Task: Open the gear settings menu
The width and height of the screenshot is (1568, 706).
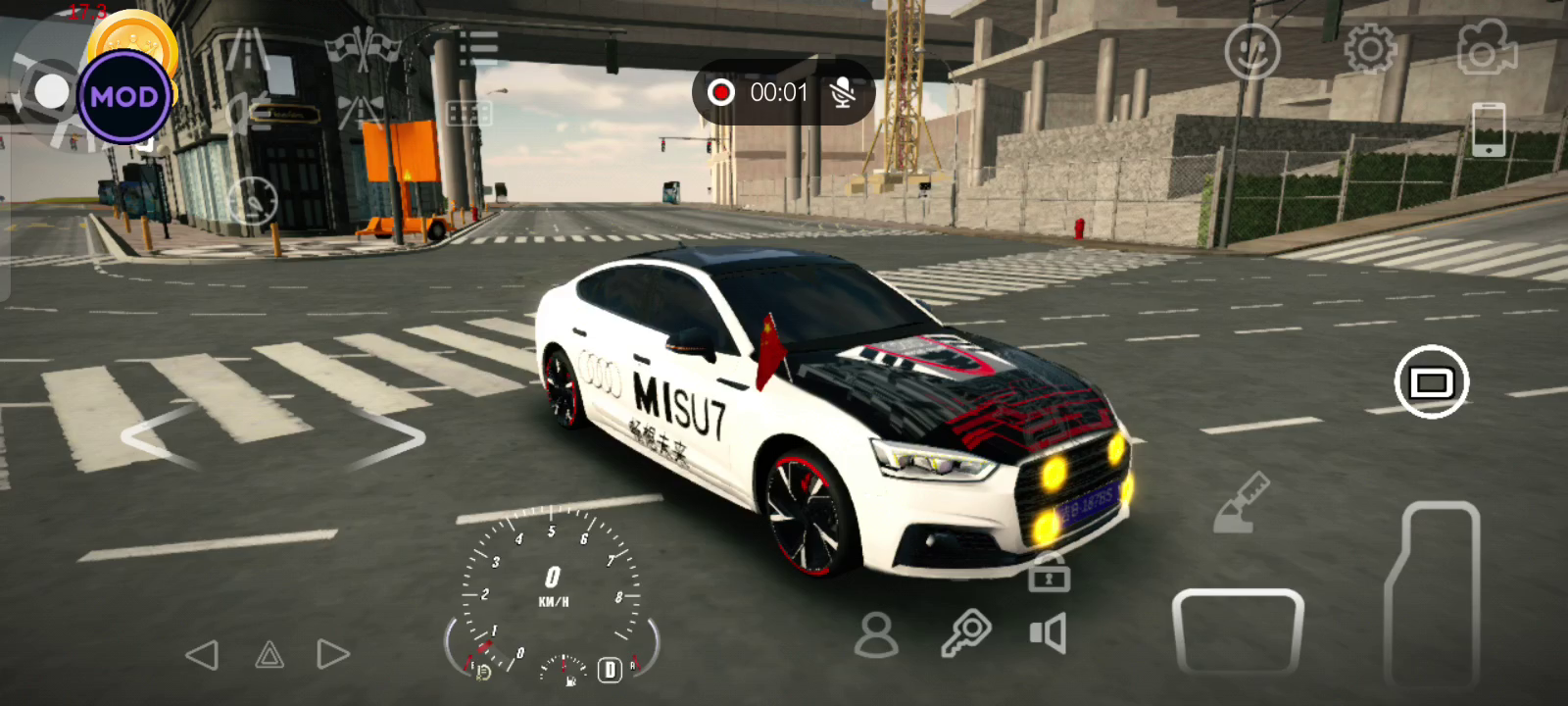Action: 1369,47
